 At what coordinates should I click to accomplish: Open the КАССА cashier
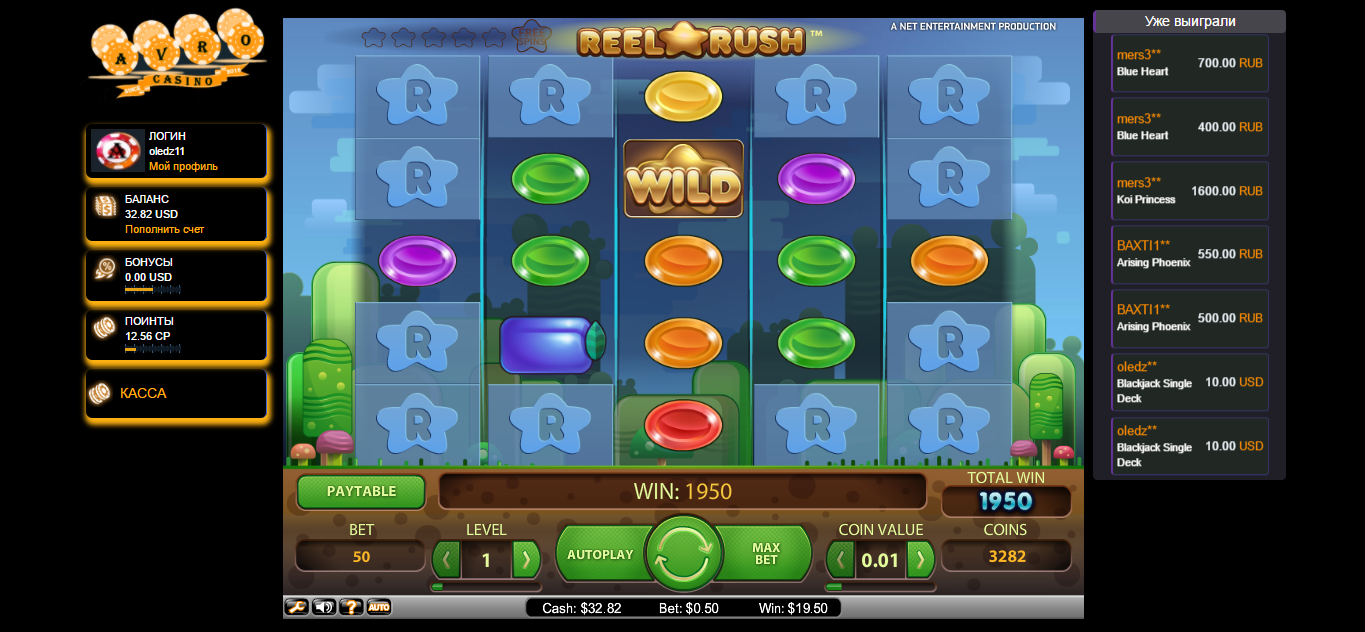coord(143,393)
